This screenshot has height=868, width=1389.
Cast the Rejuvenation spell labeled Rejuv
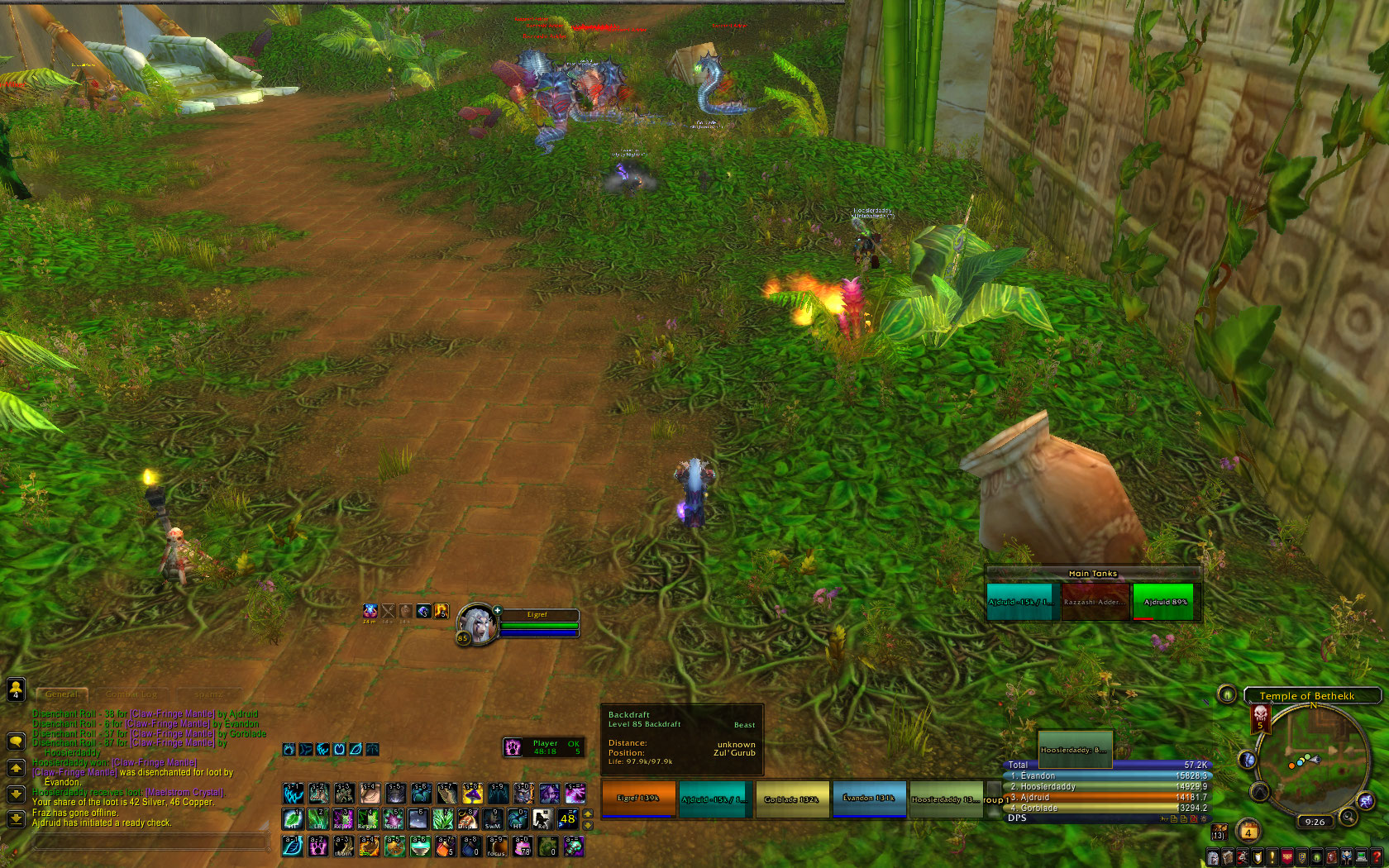click(x=342, y=819)
